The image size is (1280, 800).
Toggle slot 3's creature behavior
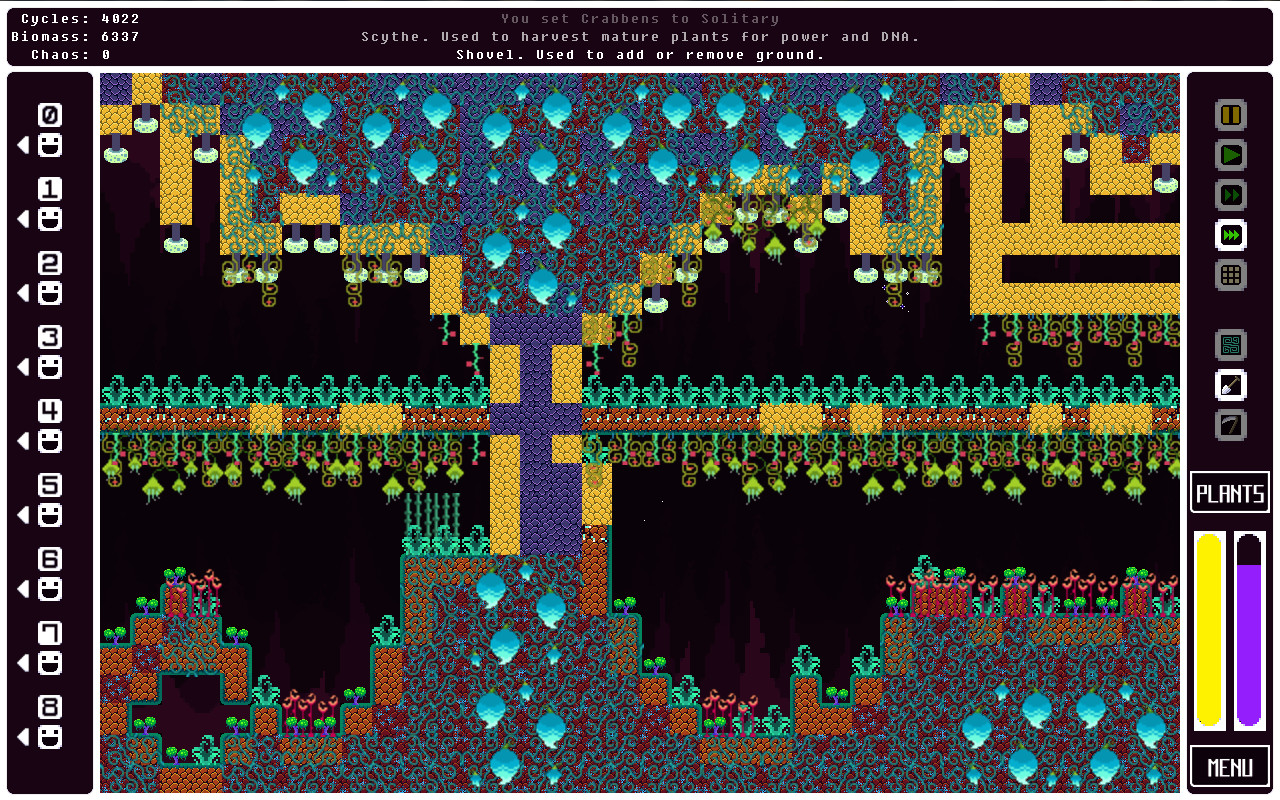coord(48,367)
